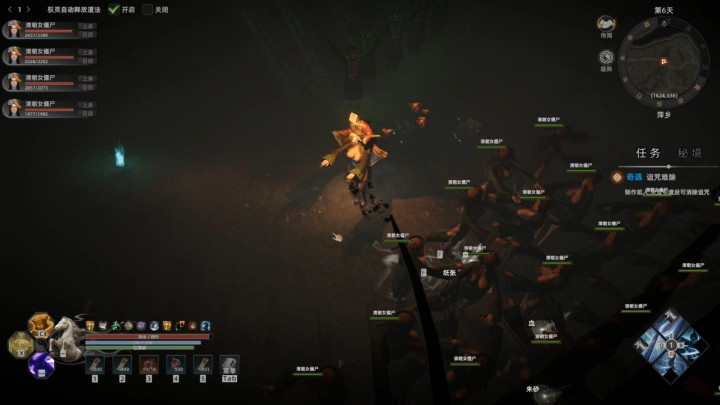Use the item in hotbar slot 4
This screenshot has height=405, width=720.
click(176, 364)
